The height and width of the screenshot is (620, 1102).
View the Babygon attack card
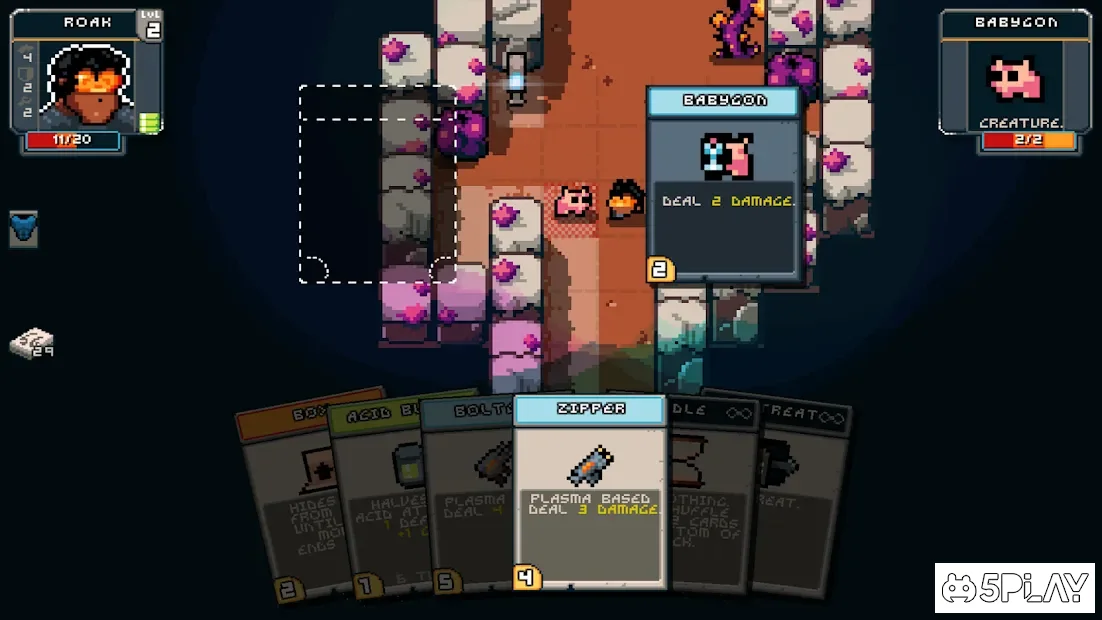[724, 185]
